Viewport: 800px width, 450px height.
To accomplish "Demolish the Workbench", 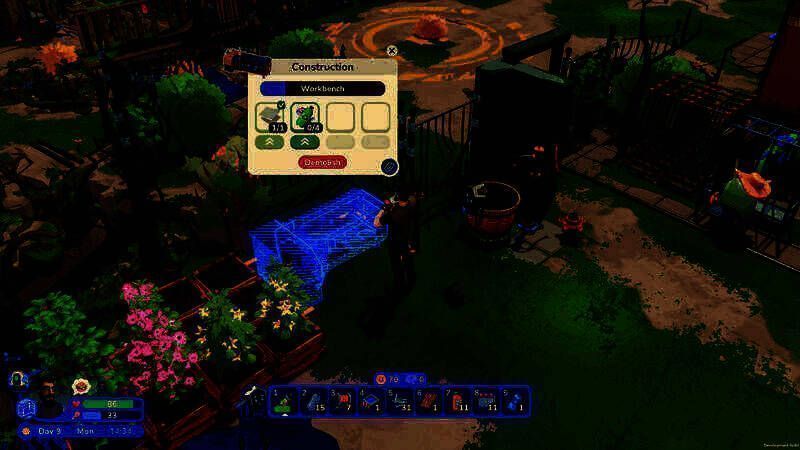I will [322, 161].
